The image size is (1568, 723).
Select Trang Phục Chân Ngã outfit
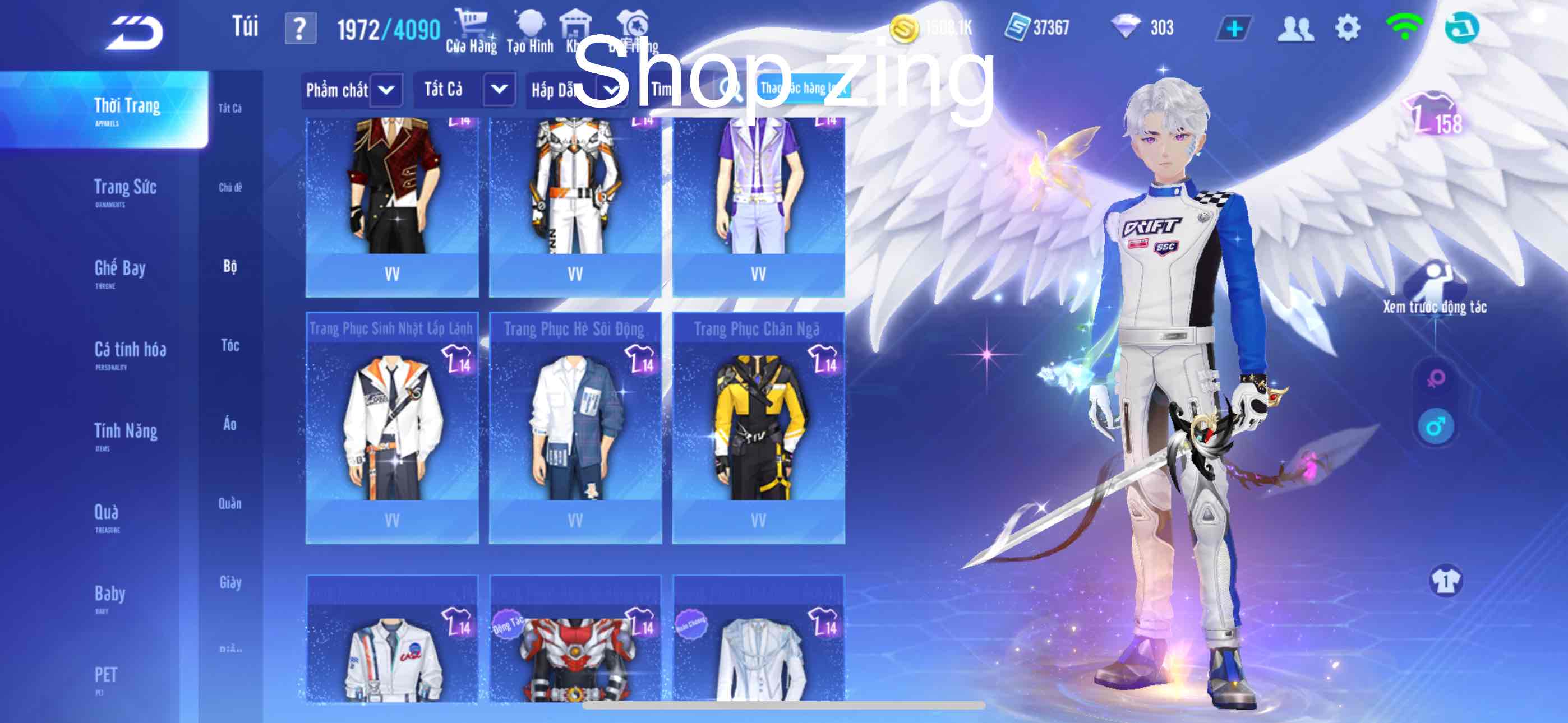pyautogui.click(x=758, y=427)
